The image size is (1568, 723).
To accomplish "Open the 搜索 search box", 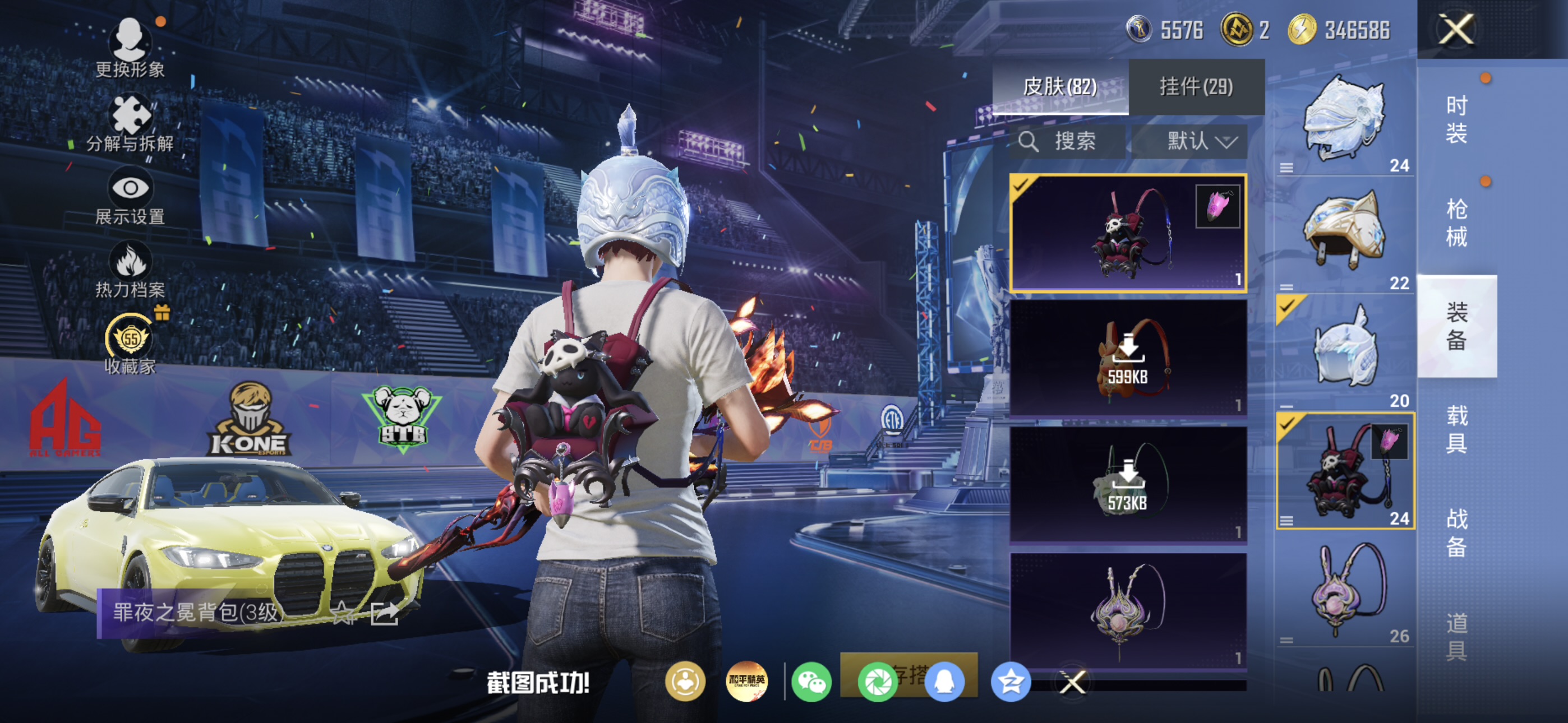I will (x=1068, y=142).
